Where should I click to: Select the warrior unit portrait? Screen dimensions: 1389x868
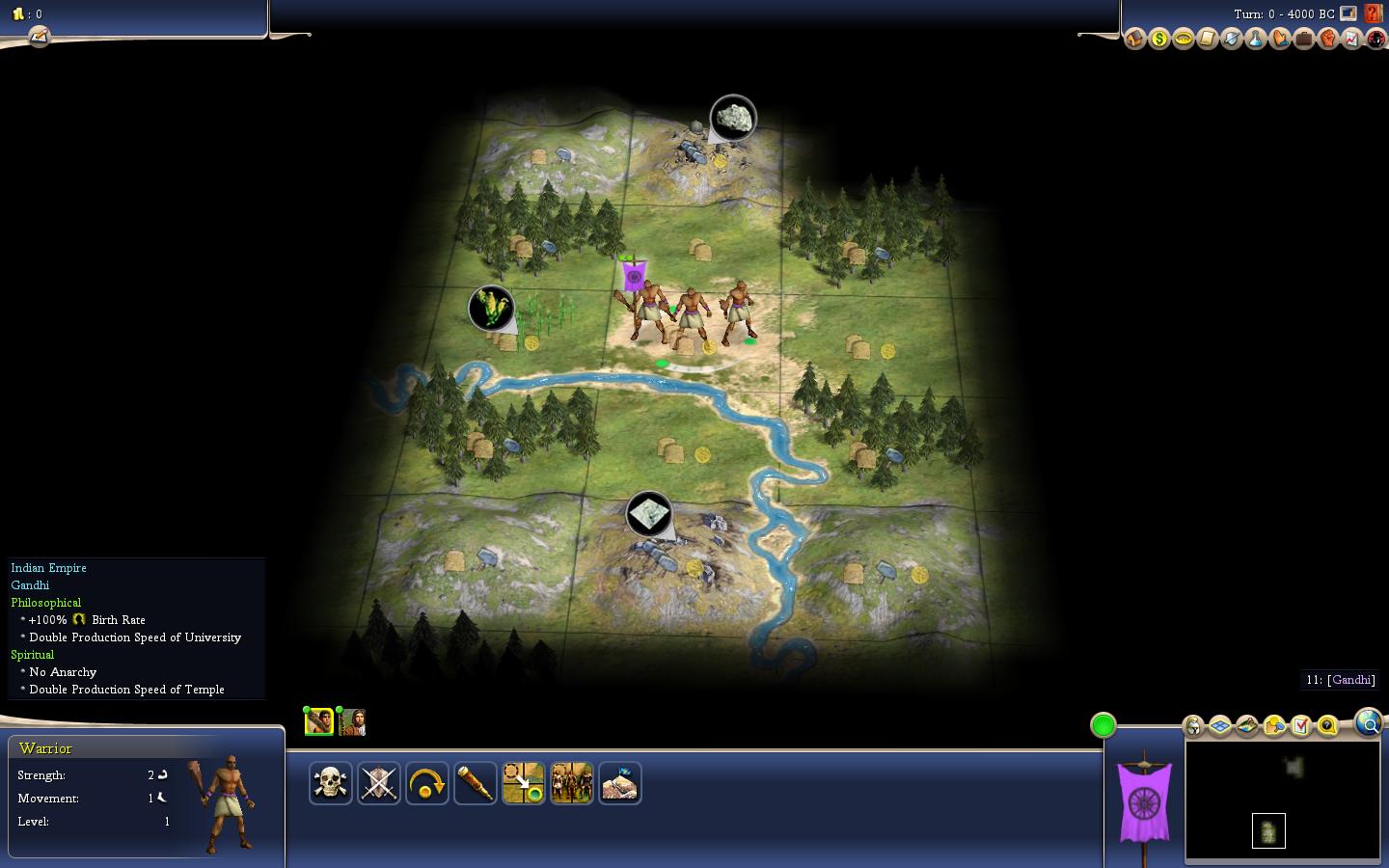tap(319, 721)
